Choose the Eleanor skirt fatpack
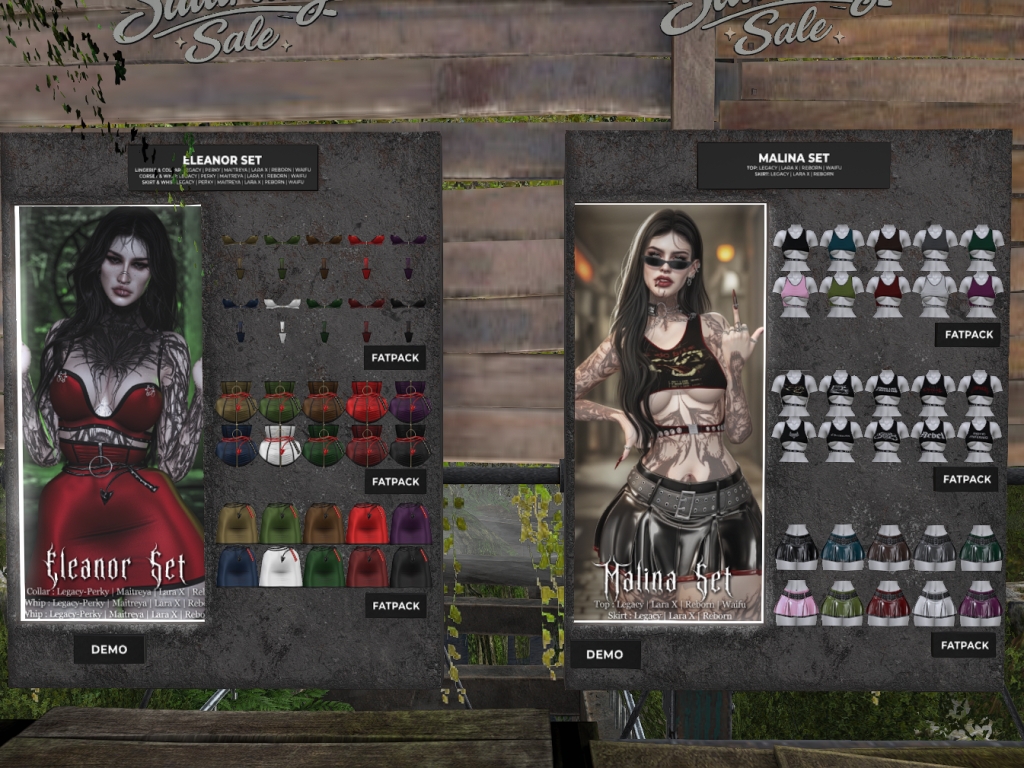 pyautogui.click(x=396, y=605)
